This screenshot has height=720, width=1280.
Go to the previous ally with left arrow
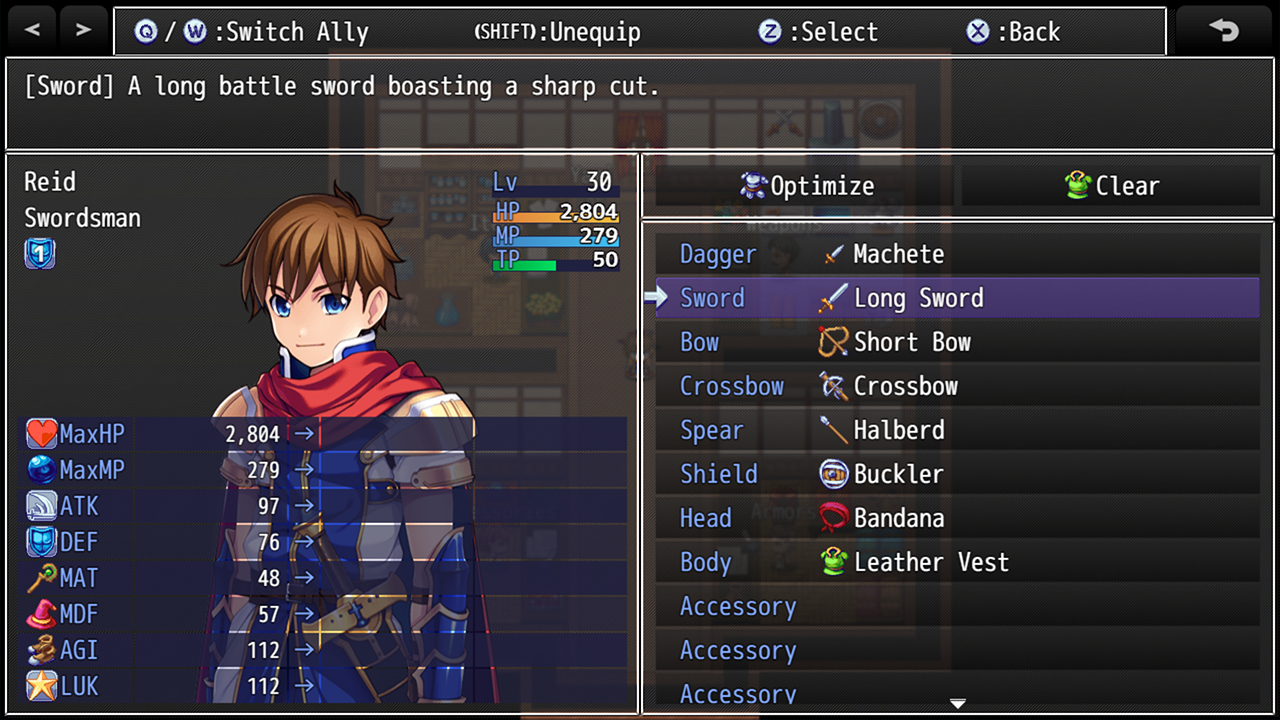(x=32, y=30)
